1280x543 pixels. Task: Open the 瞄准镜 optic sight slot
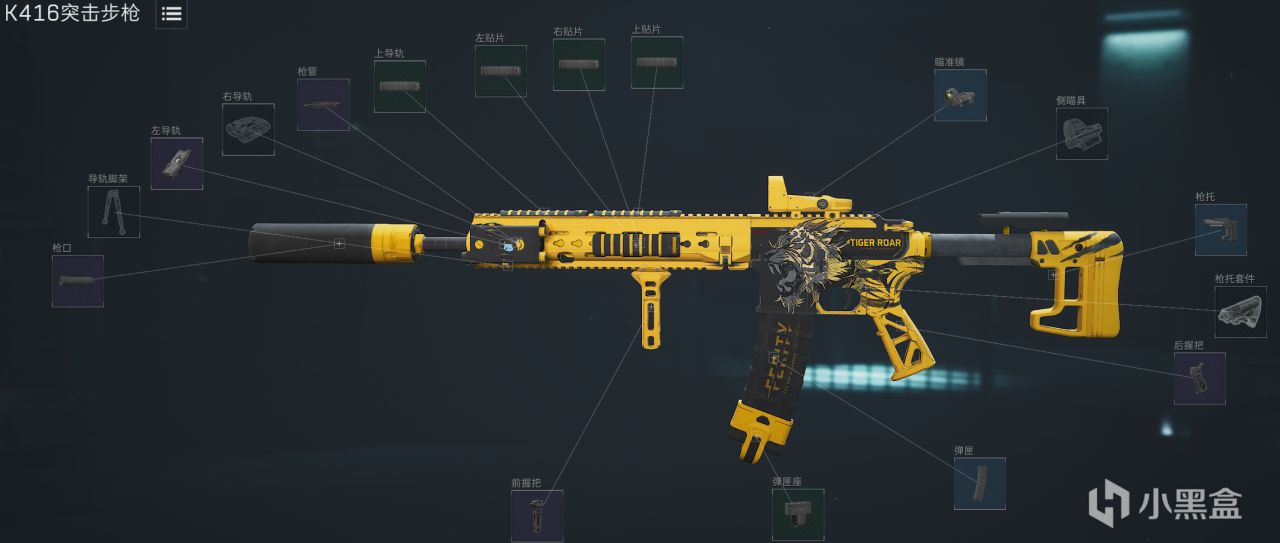(x=960, y=95)
